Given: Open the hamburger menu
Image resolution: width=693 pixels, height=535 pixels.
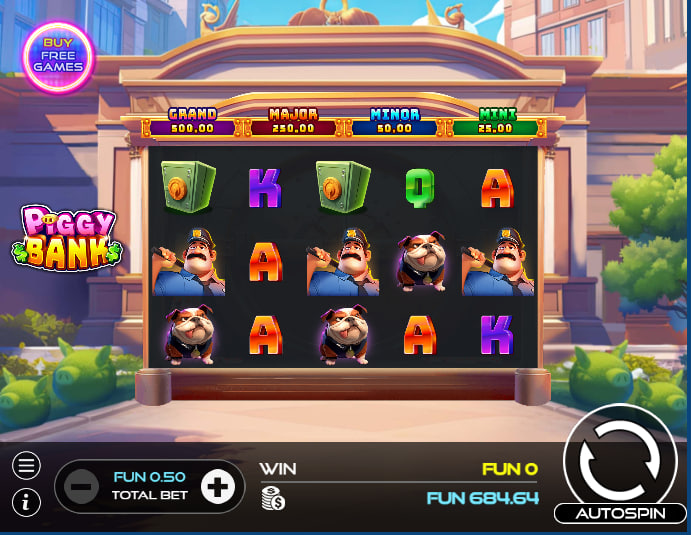Looking at the screenshot, I should tap(27, 465).
